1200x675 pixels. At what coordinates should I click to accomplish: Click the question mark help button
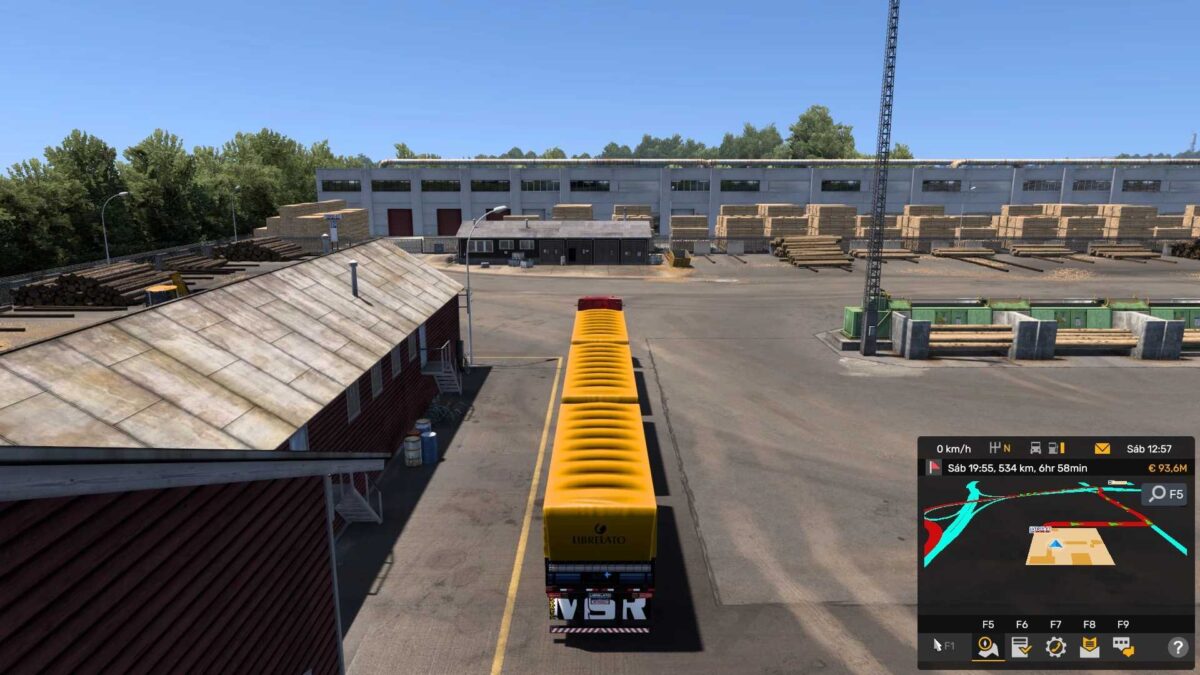(x=1177, y=647)
